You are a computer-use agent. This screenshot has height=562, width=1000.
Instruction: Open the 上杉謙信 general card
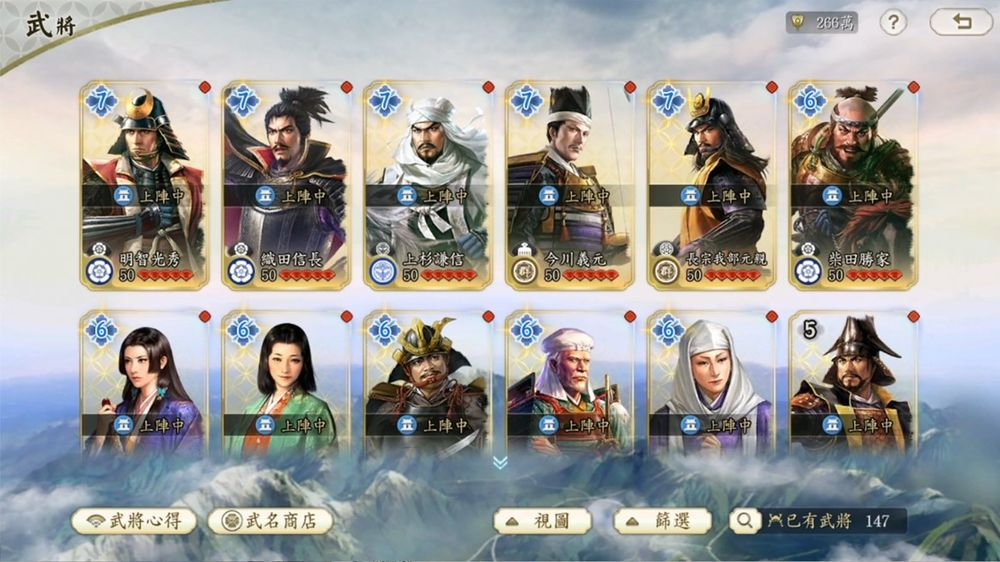click(428, 186)
